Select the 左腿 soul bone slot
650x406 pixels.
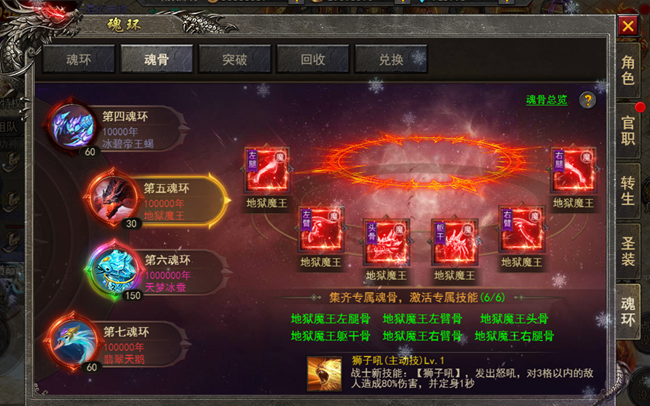[x=265, y=170]
